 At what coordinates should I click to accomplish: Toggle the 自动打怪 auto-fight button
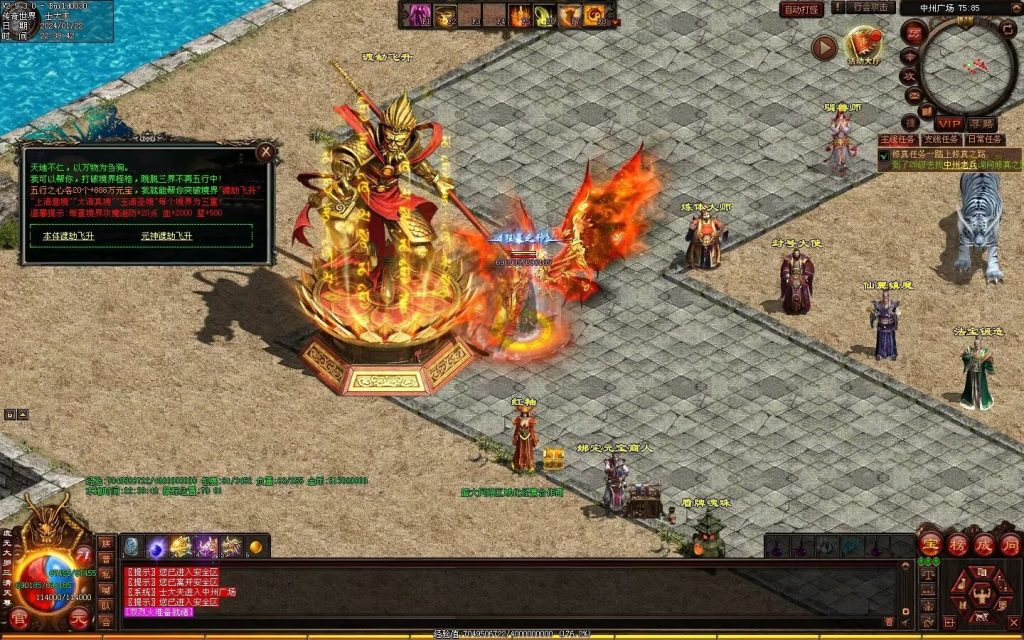click(x=801, y=9)
